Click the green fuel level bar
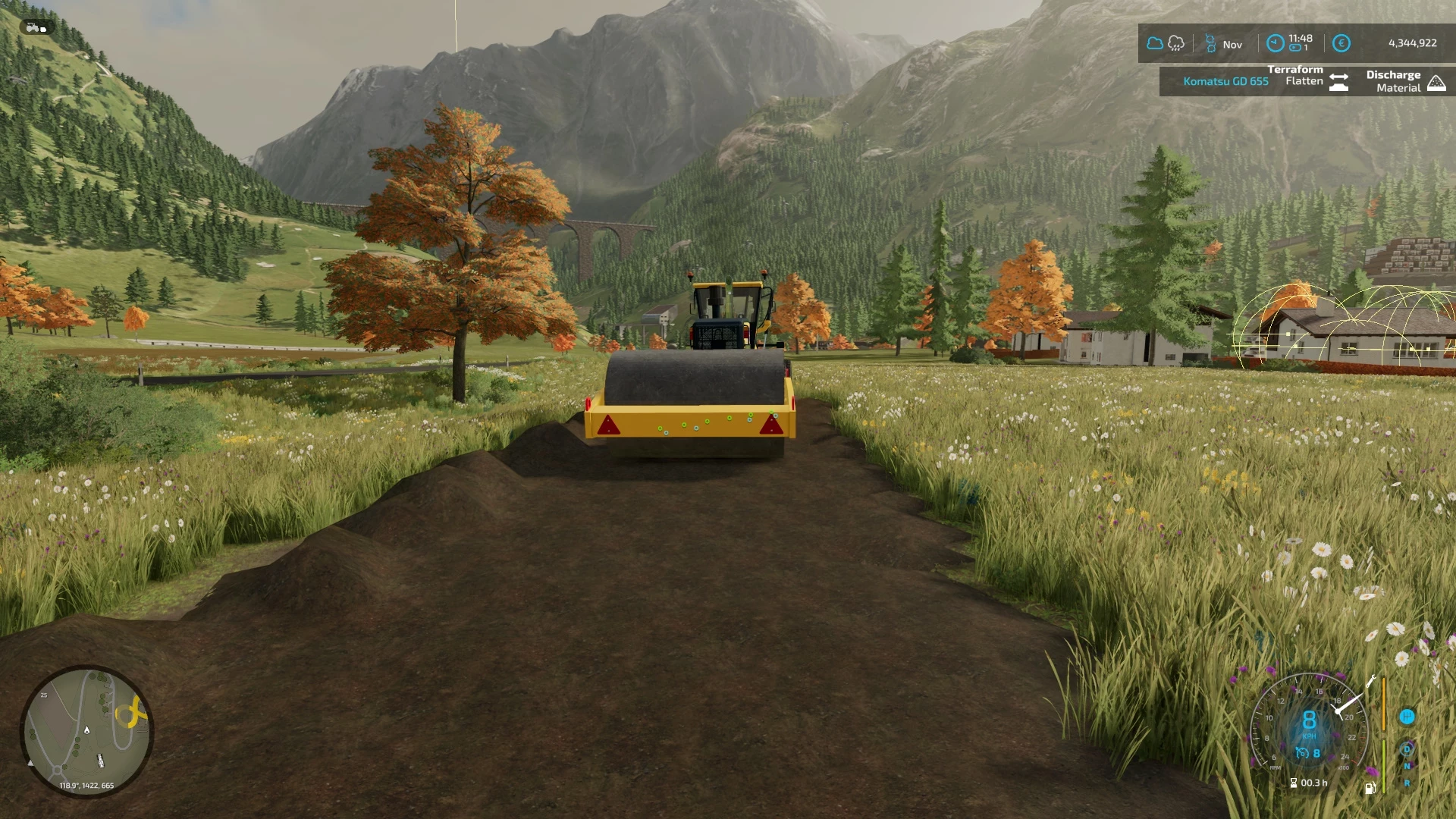The image size is (1456, 819). click(x=1383, y=766)
